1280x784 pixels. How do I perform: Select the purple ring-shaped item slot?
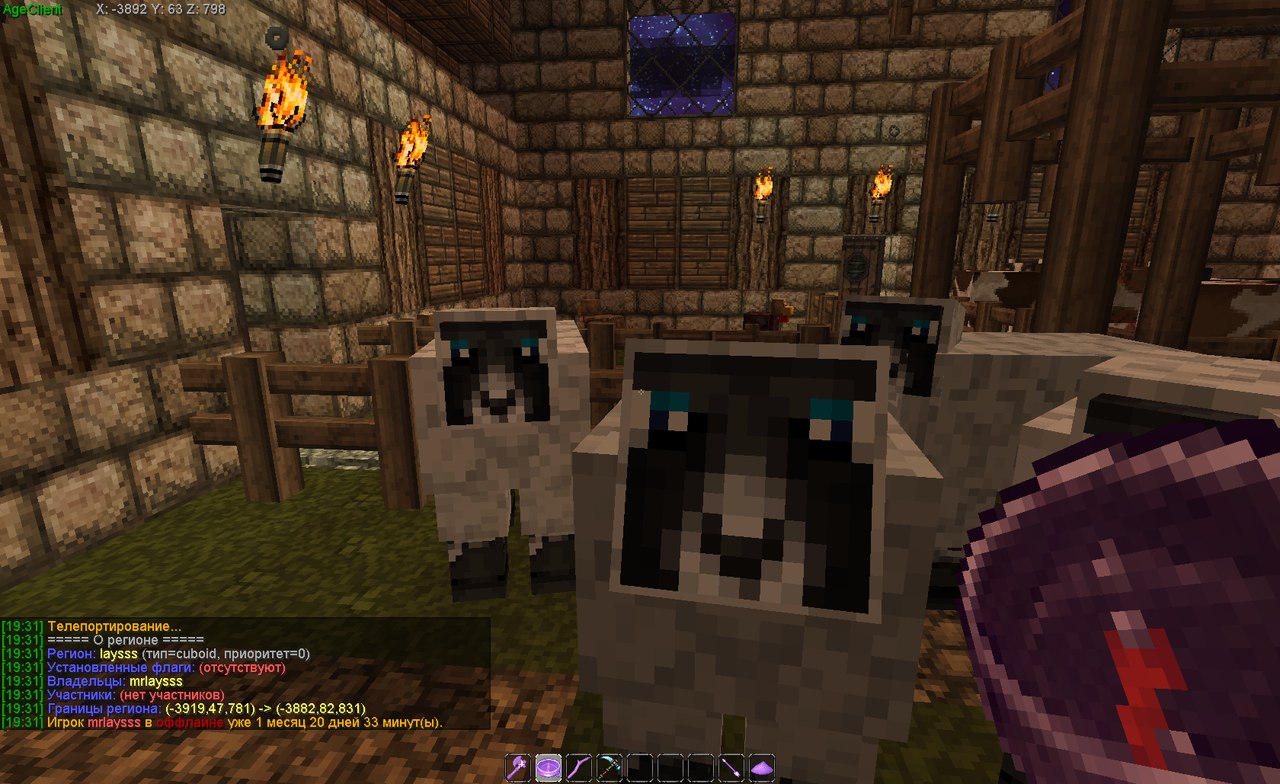click(x=549, y=769)
